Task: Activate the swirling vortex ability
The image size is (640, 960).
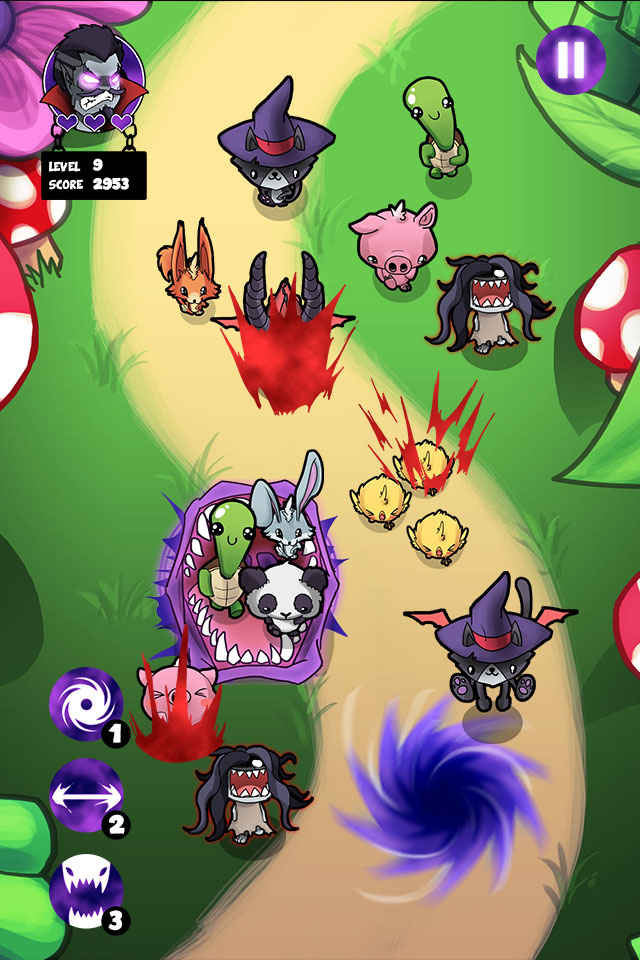Action: tap(85, 703)
